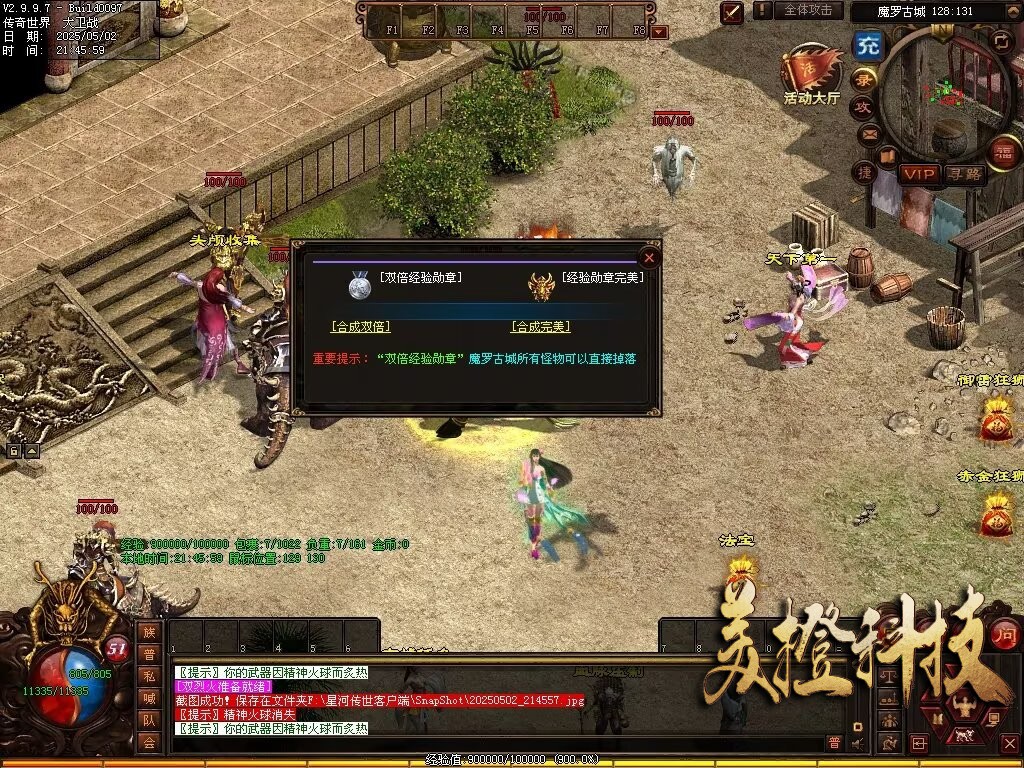Toggle the 全体攻击 attack mode button
Screen dimensions: 1024x768
807,10
